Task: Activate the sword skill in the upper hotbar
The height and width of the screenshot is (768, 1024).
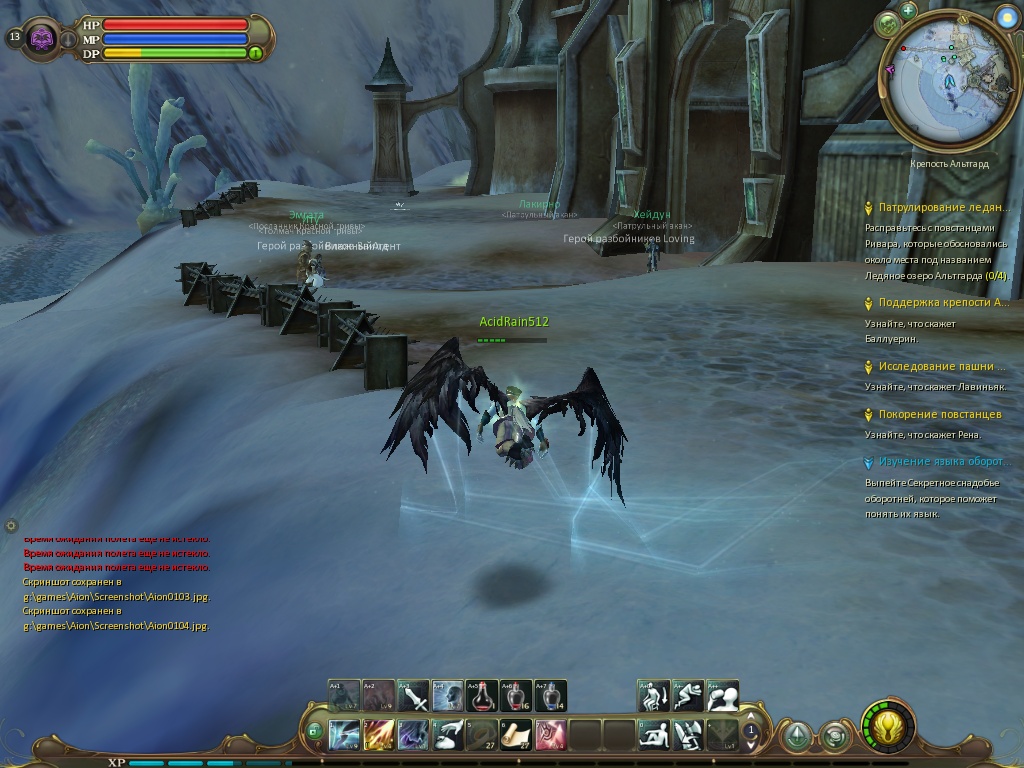Action: click(x=413, y=695)
